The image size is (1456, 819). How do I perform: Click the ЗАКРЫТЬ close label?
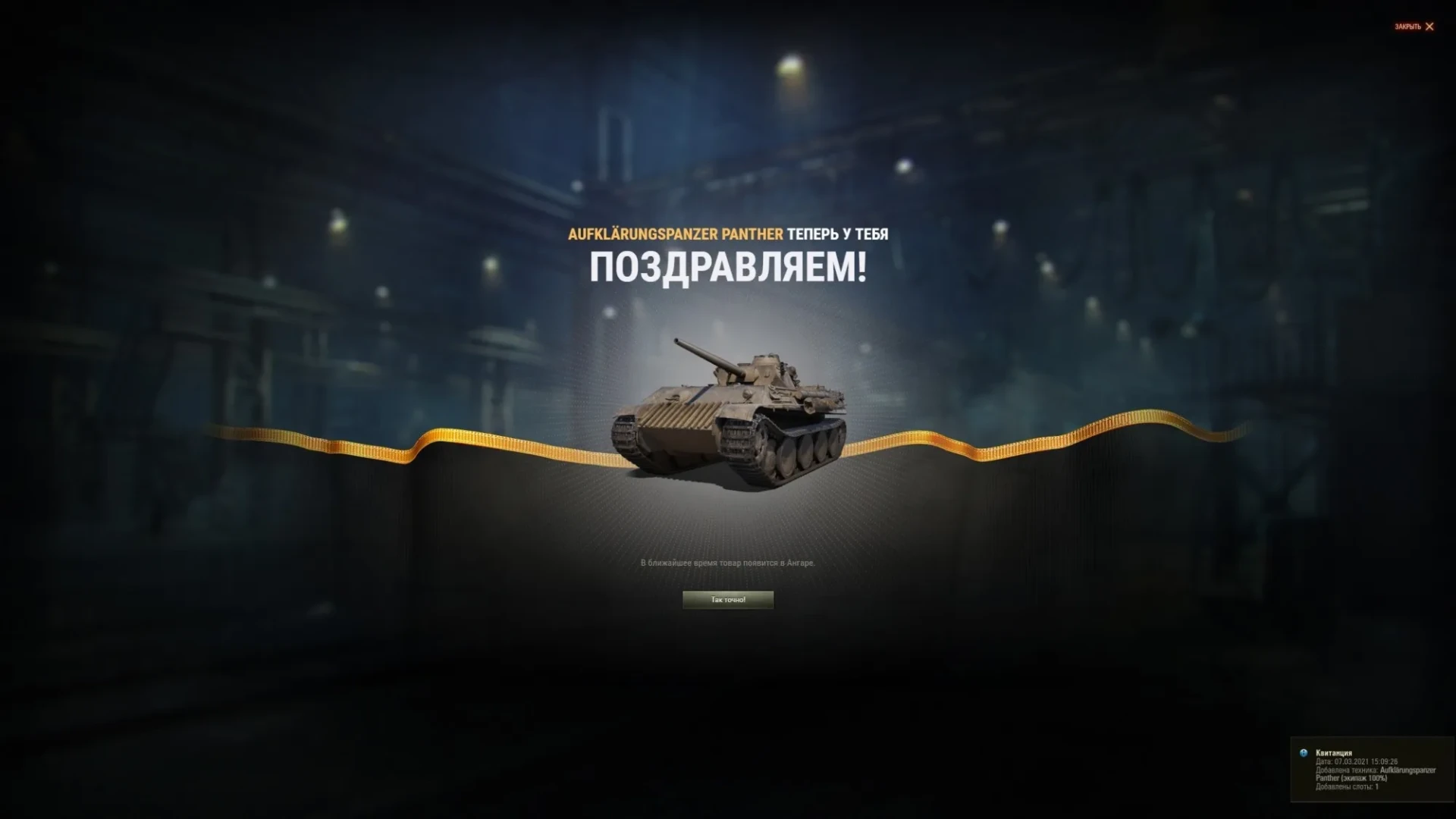[1407, 27]
